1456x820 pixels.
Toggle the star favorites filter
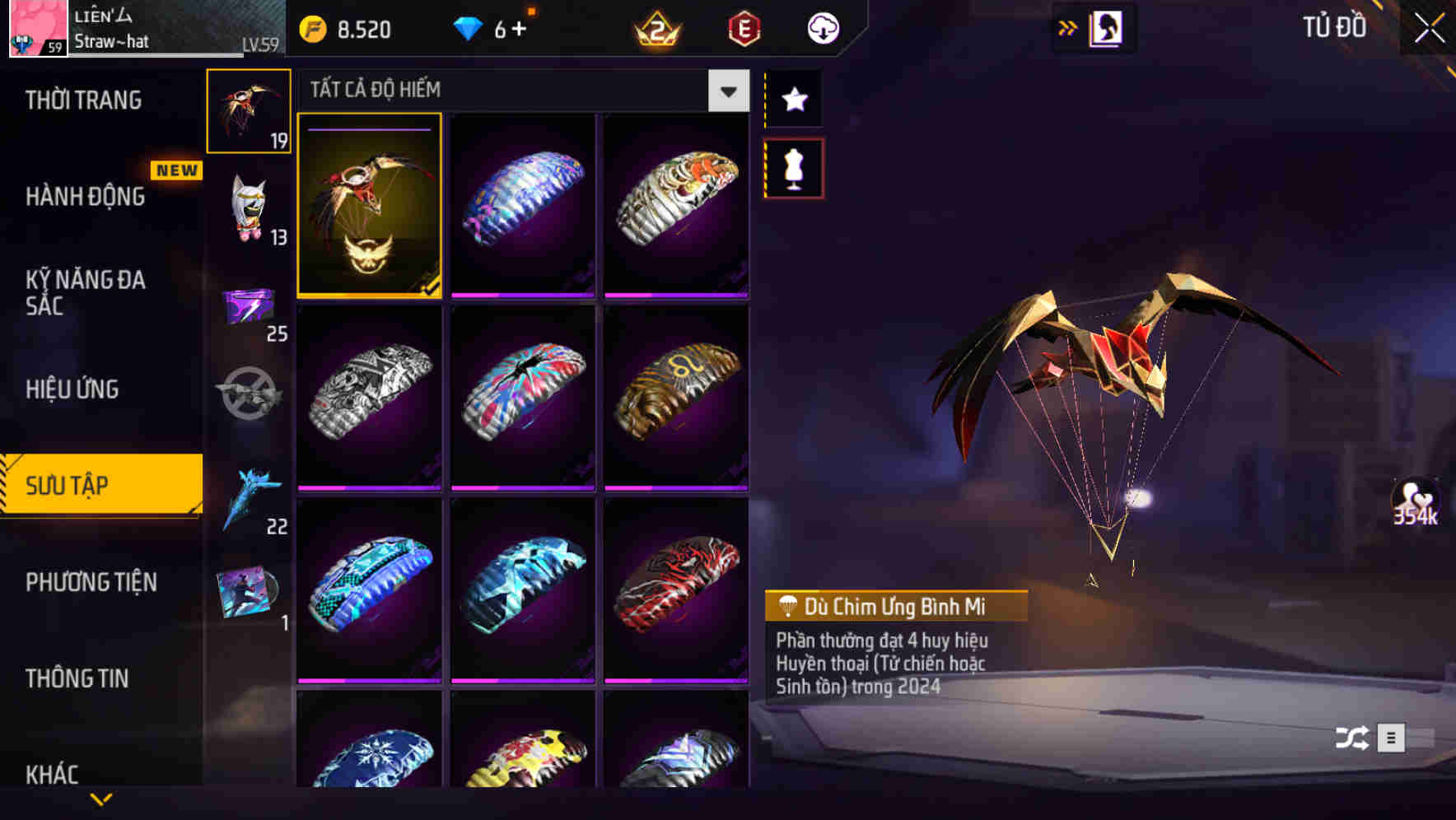tap(793, 99)
